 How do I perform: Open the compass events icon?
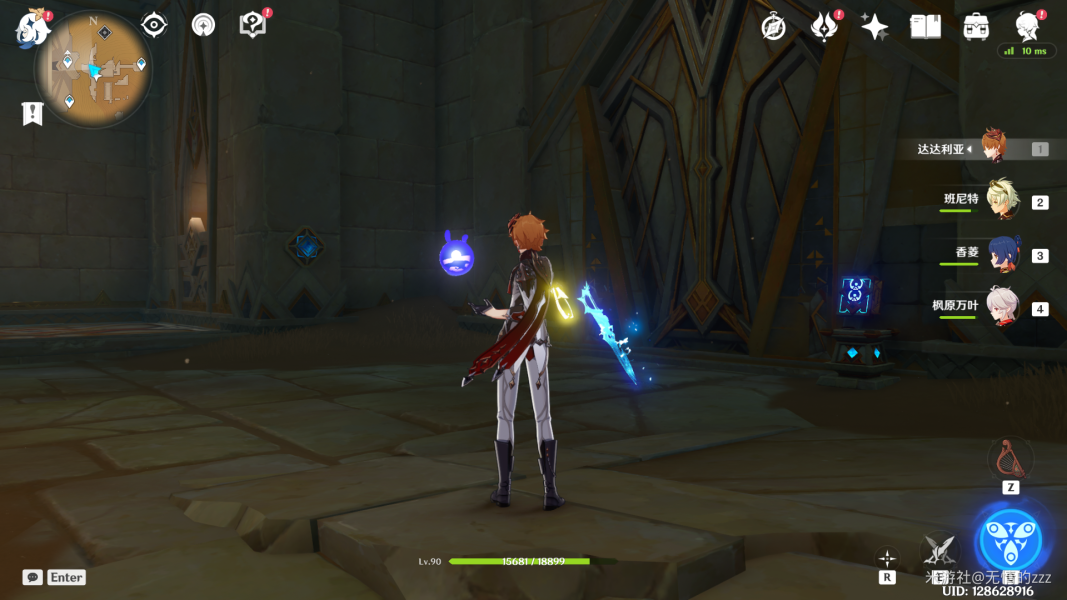click(x=774, y=27)
